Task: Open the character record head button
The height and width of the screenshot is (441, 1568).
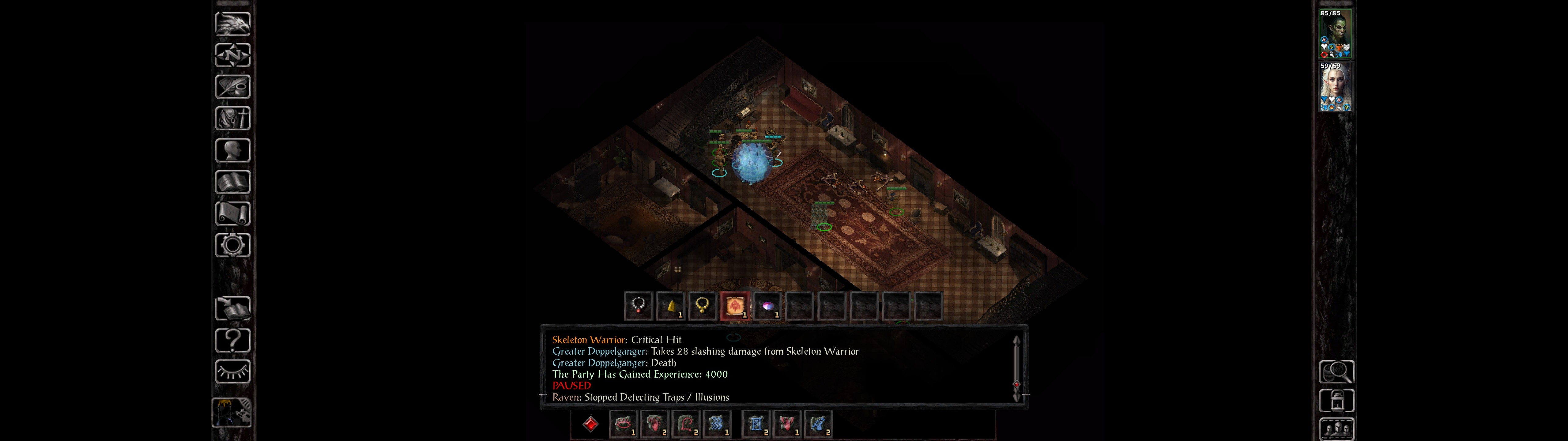Action: (232, 150)
